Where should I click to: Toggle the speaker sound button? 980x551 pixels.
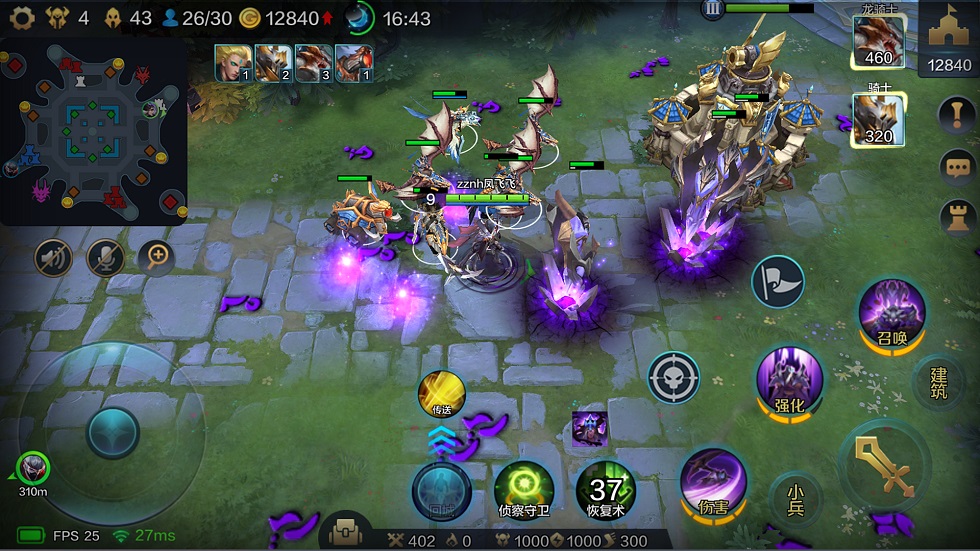pos(54,258)
